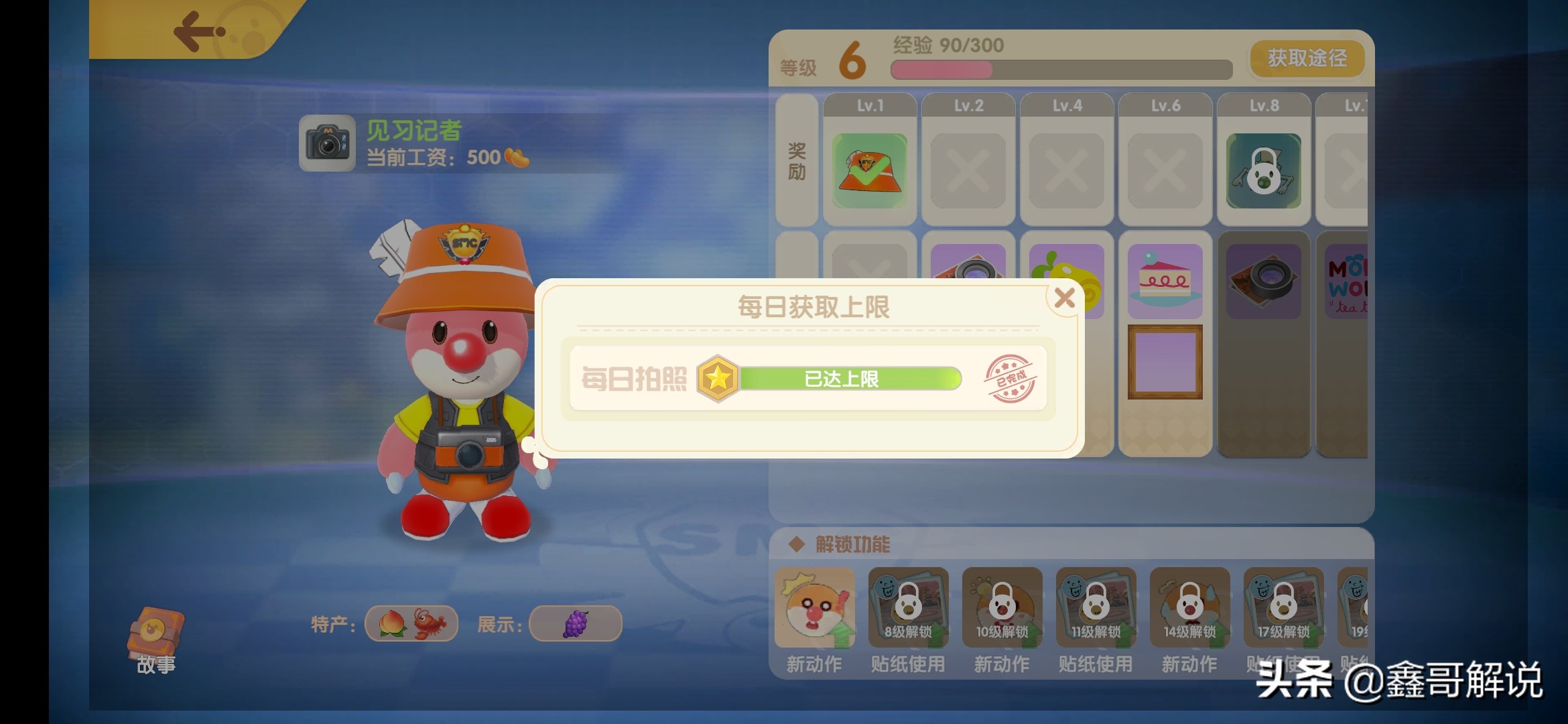Select the Lv.1 orange bucket hat reward
1568x724 pixels.
[868, 170]
